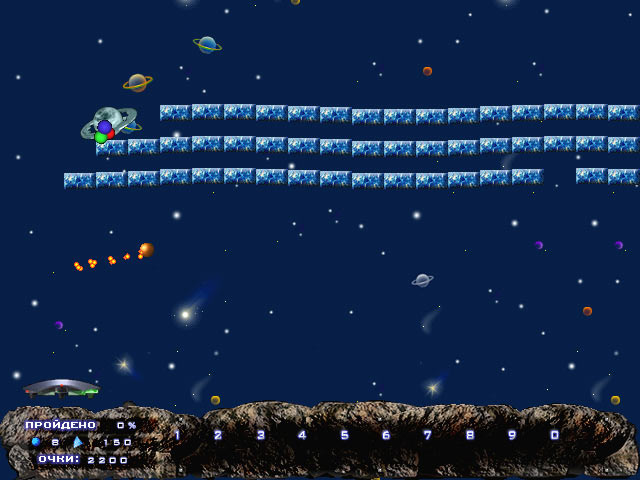Choose slot number 6 in the bottom bar
Viewport: 640px width, 480px height.
pos(386,435)
